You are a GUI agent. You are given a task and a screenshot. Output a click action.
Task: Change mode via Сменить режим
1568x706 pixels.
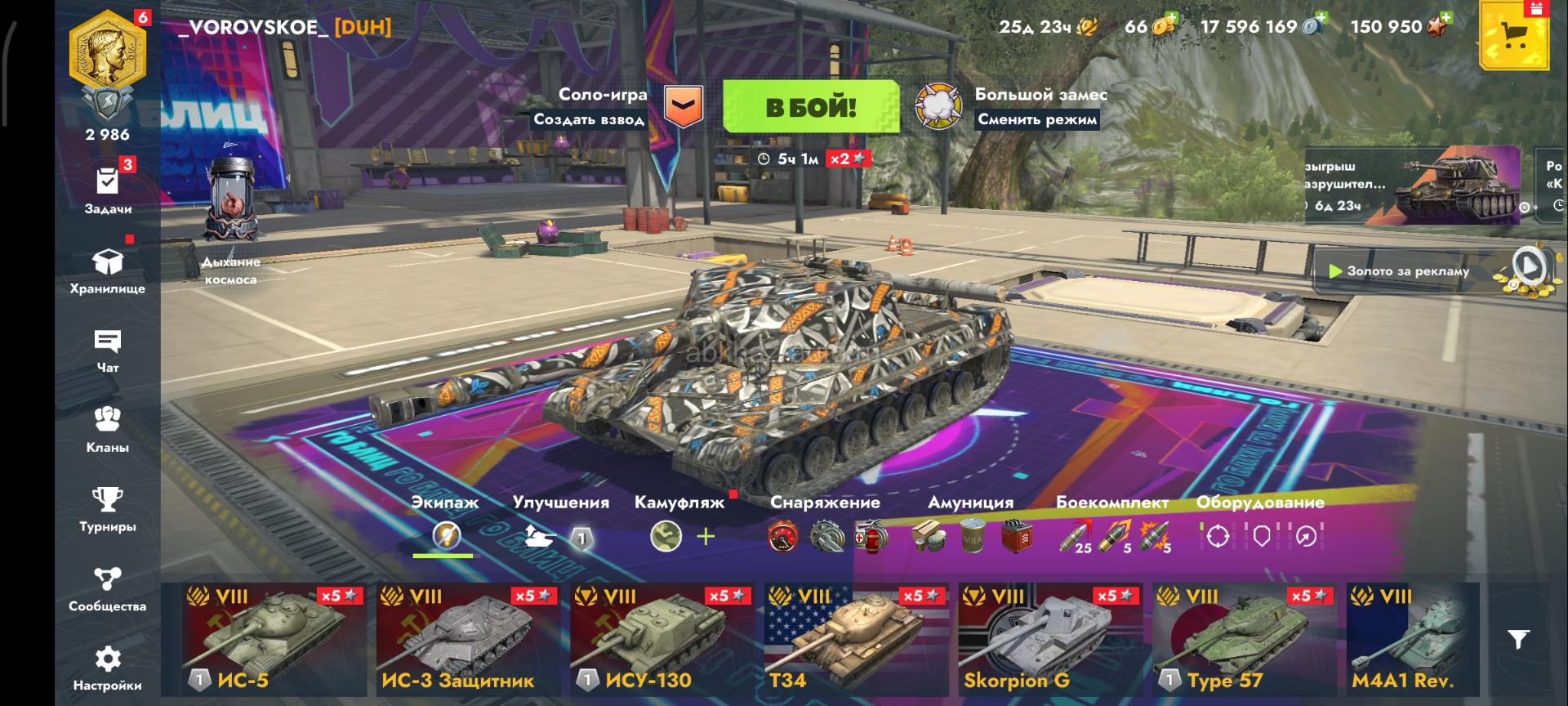tap(1037, 119)
